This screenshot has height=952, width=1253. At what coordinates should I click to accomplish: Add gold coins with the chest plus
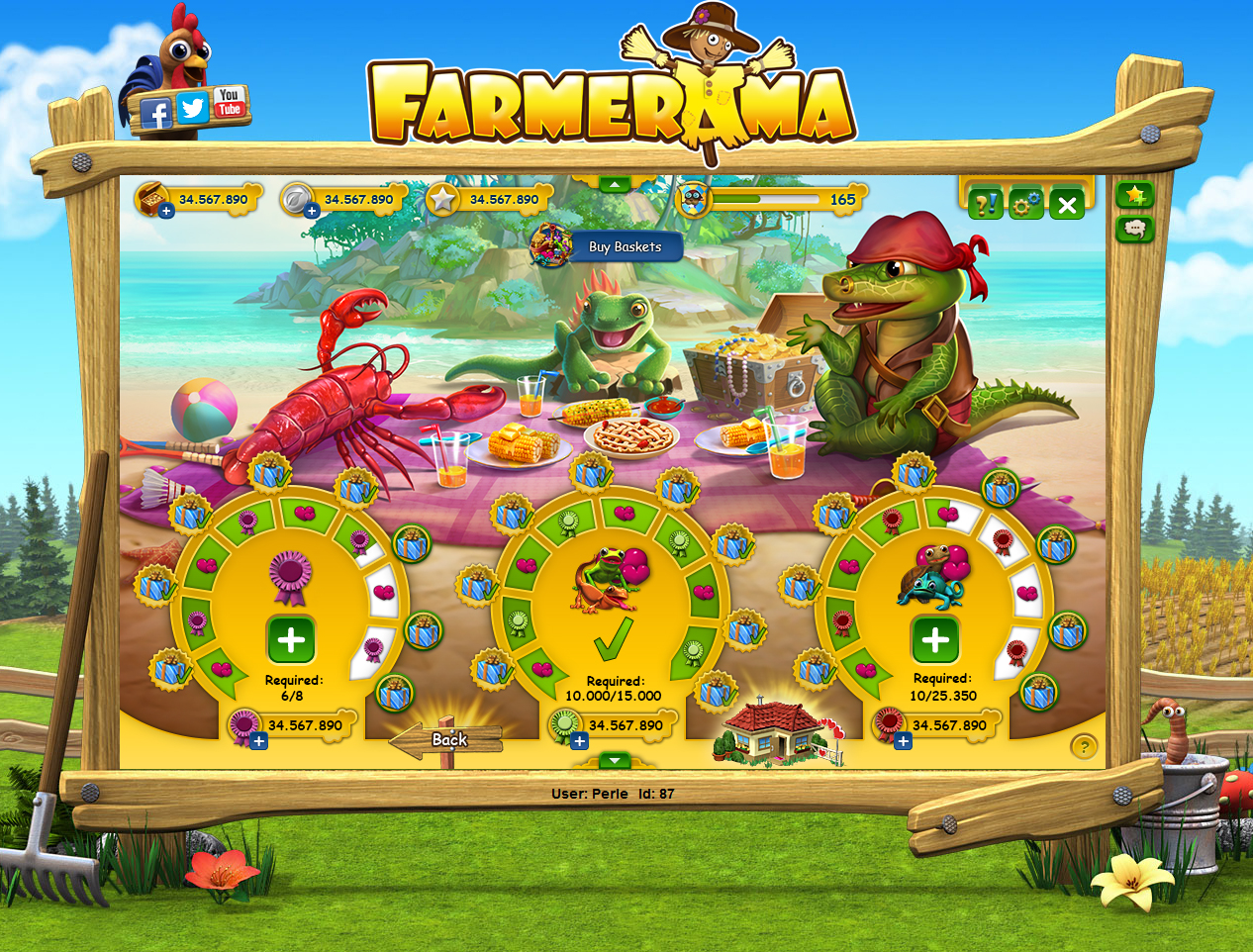pyautogui.click(x=166, y=211)
